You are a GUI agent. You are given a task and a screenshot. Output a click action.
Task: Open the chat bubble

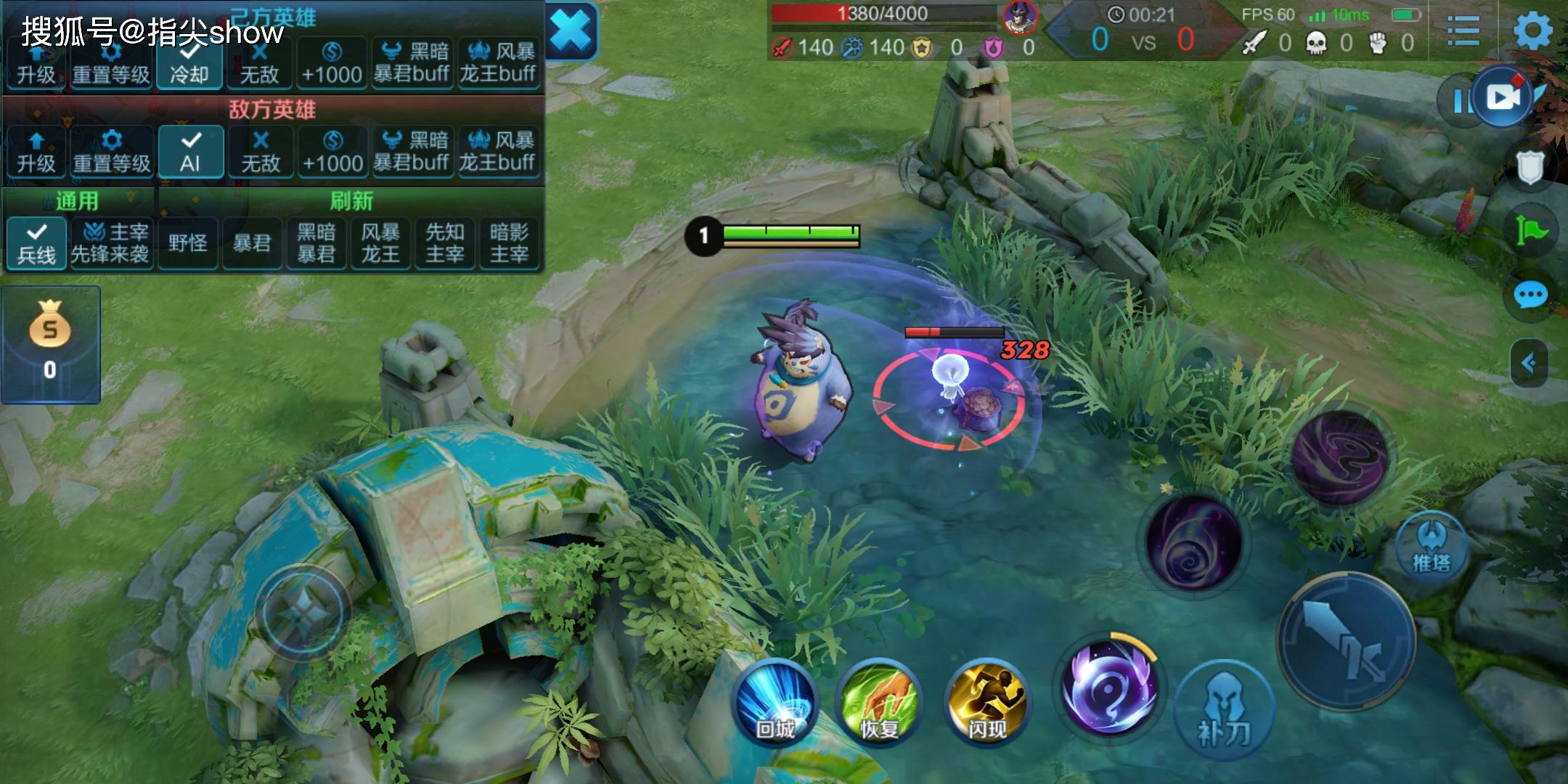tap(1530, 295)
